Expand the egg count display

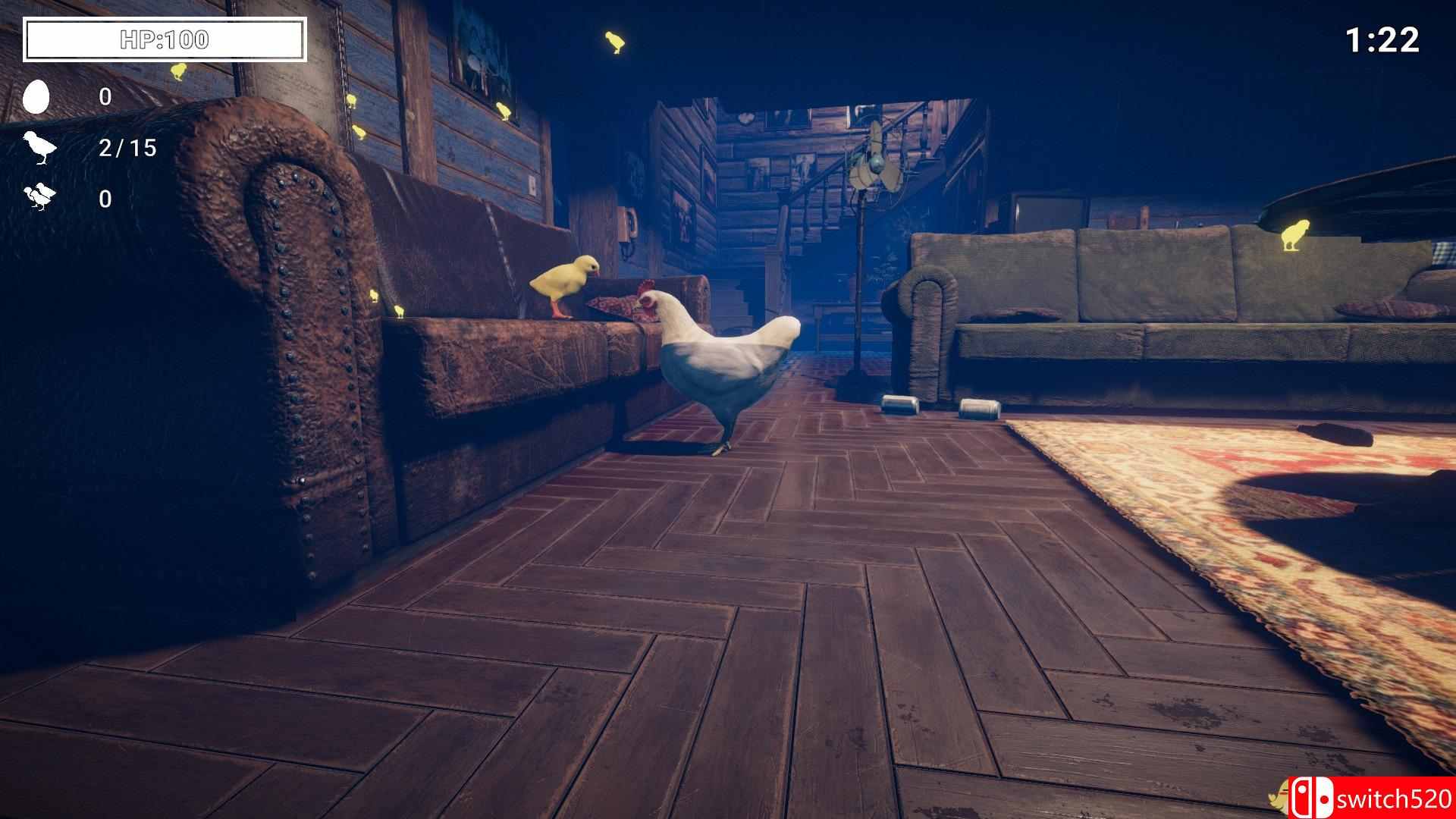[104, 97]
